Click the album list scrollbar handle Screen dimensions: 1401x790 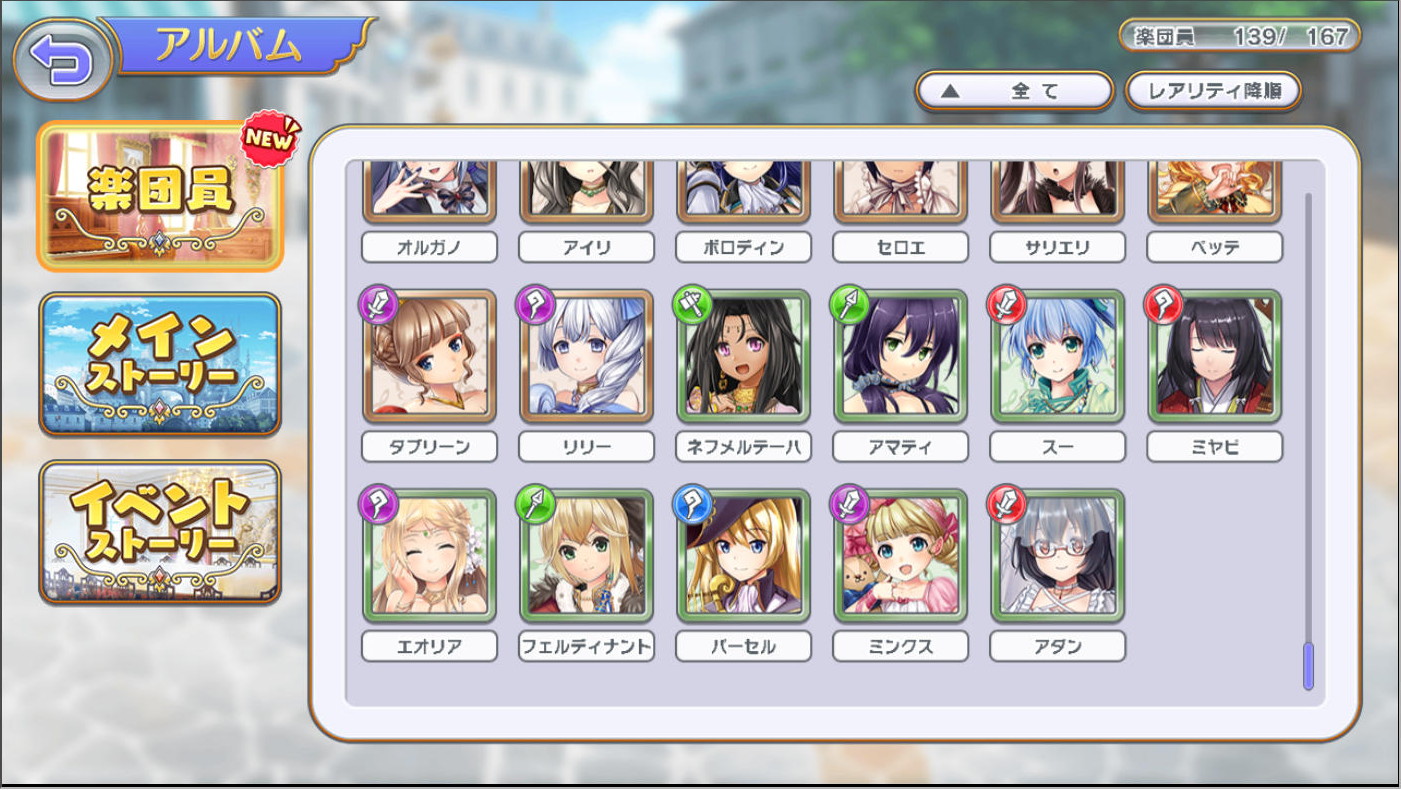click(x=1308, y=666)
